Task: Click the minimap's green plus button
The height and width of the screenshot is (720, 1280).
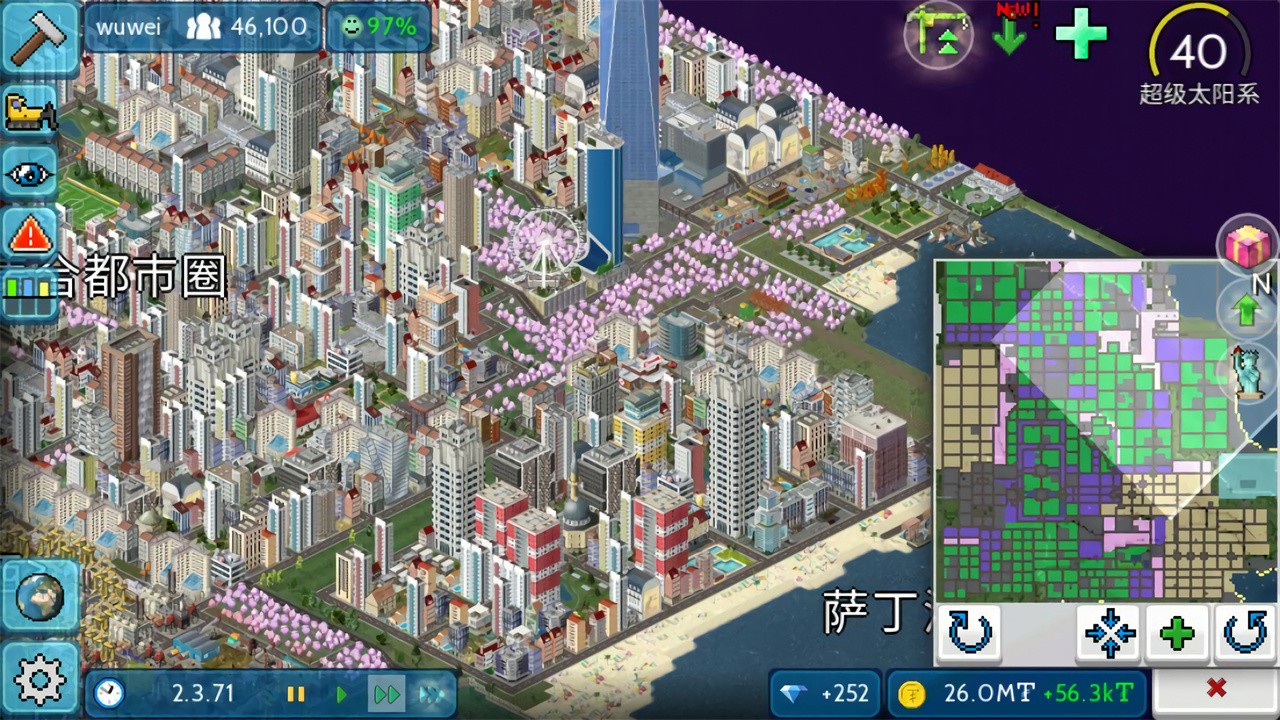Action: 1177,634
